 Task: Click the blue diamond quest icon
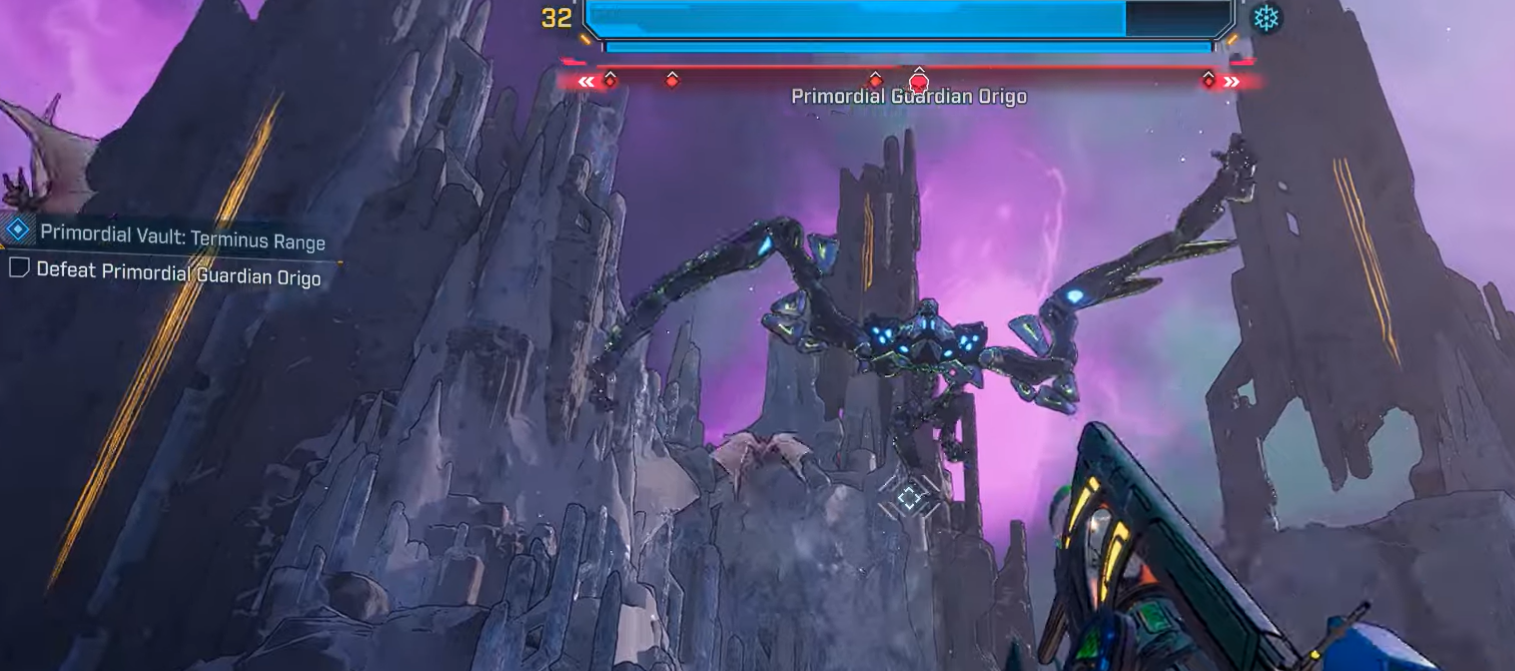(17, 229)
